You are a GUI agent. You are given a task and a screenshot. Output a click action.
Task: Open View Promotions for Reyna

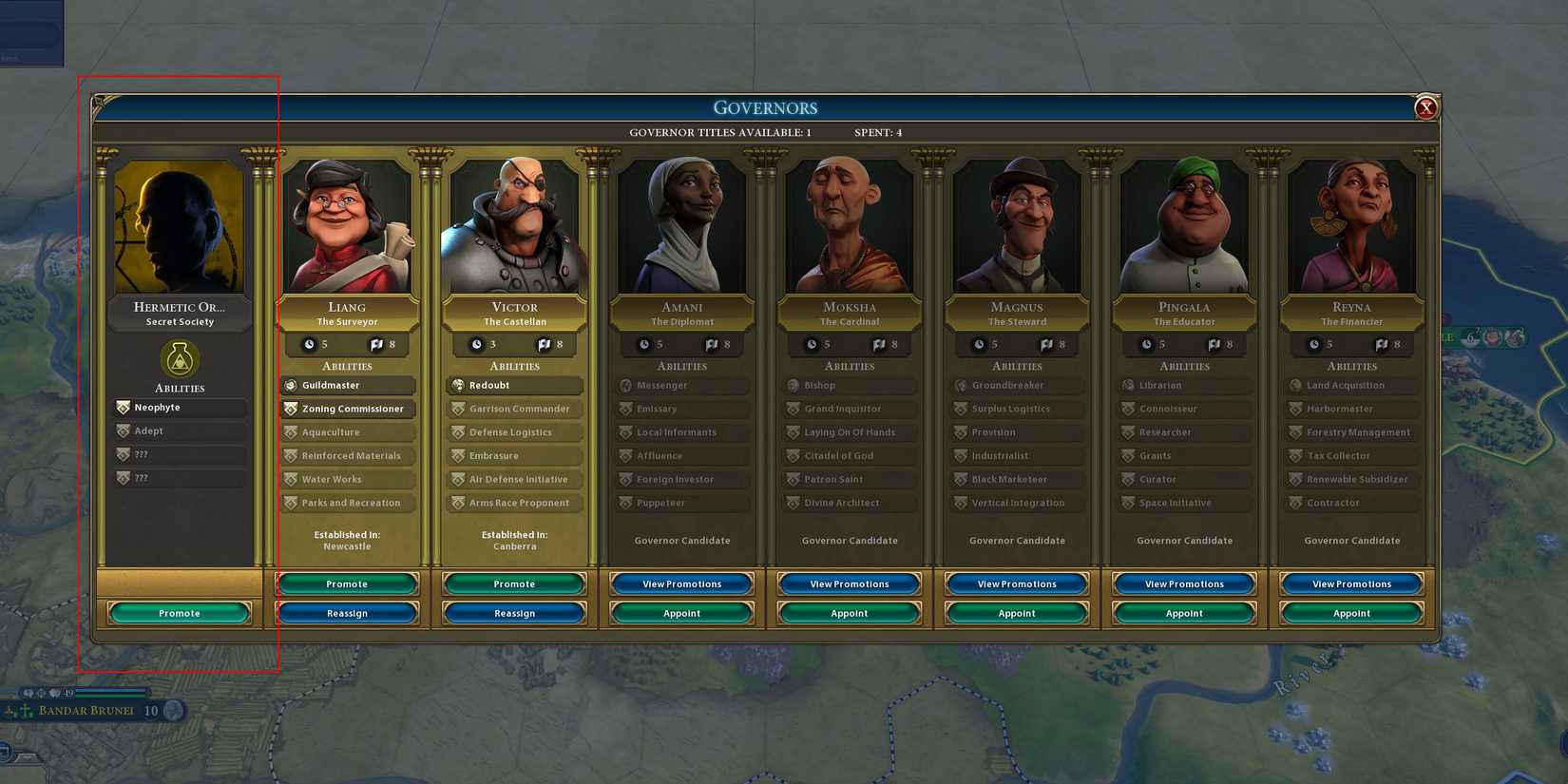click(1350, 583)
